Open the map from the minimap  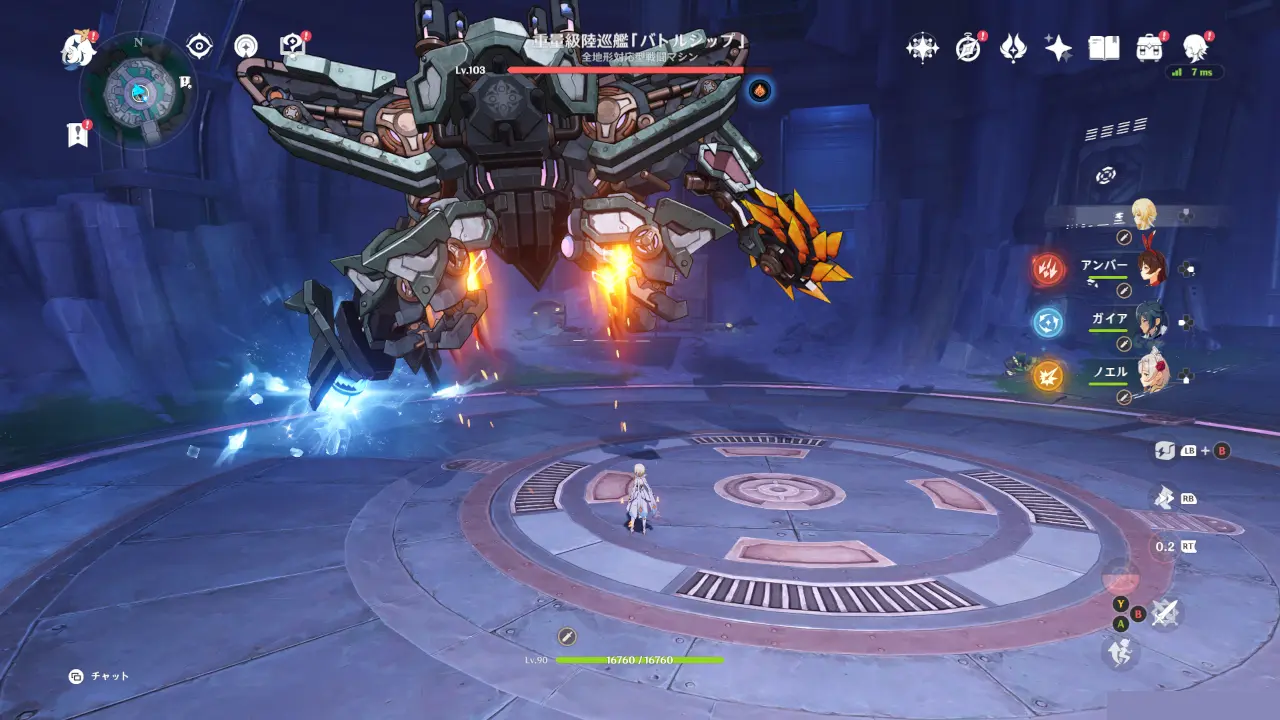pos(138,92)
